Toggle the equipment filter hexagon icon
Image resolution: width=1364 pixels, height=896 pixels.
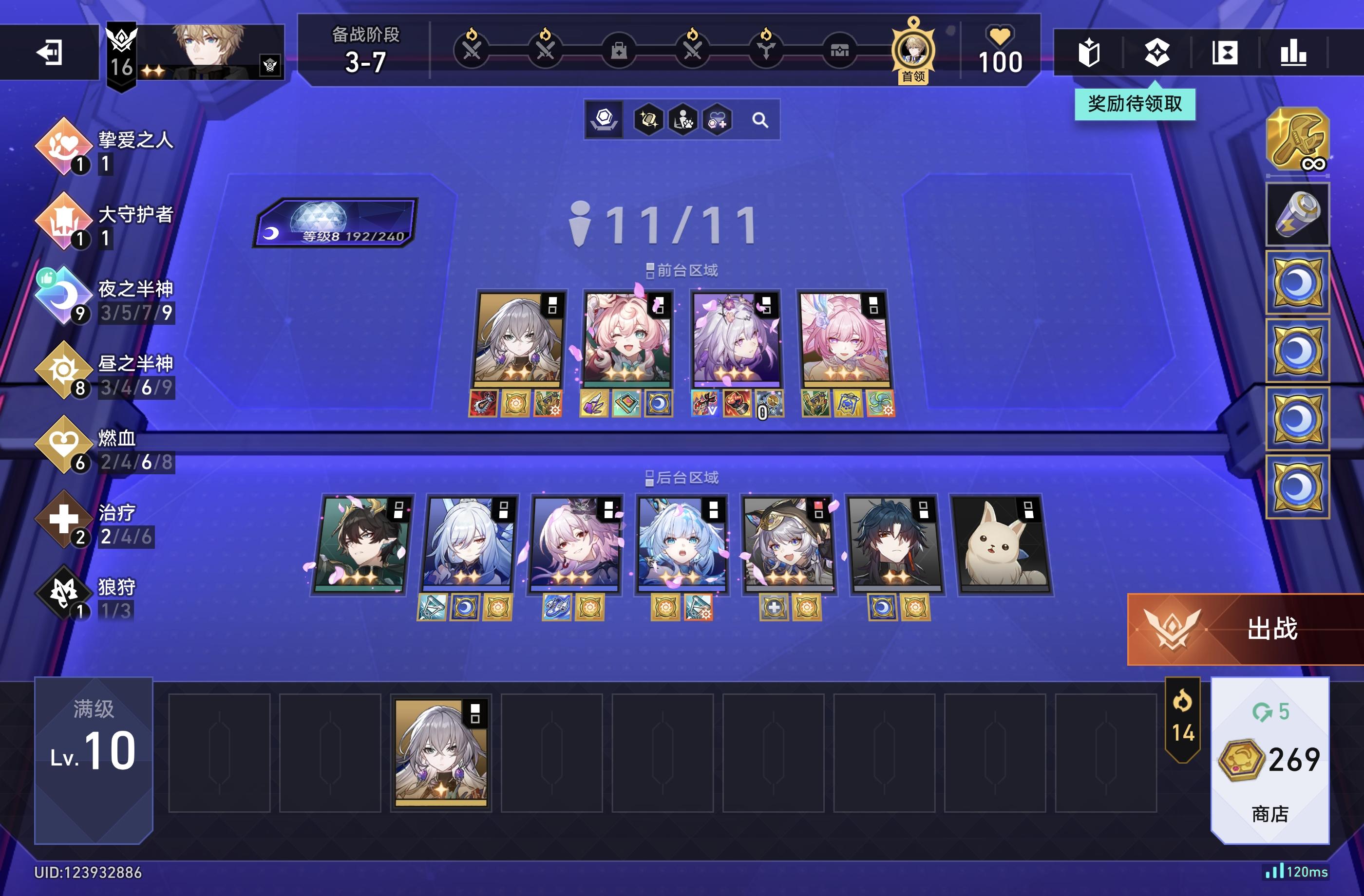coord(649,120)
